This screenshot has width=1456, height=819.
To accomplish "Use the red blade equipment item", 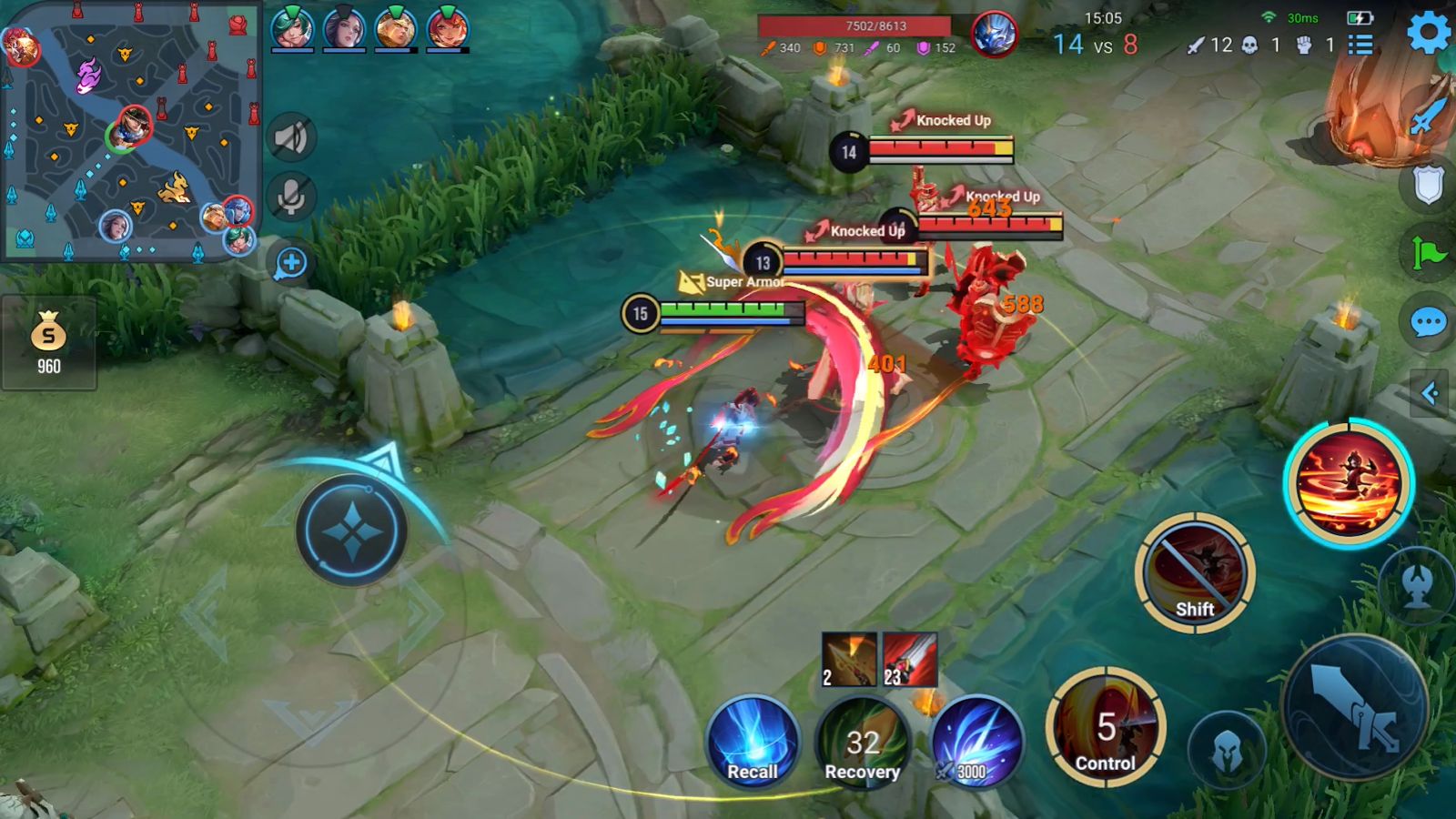I will tap(909, 660).
